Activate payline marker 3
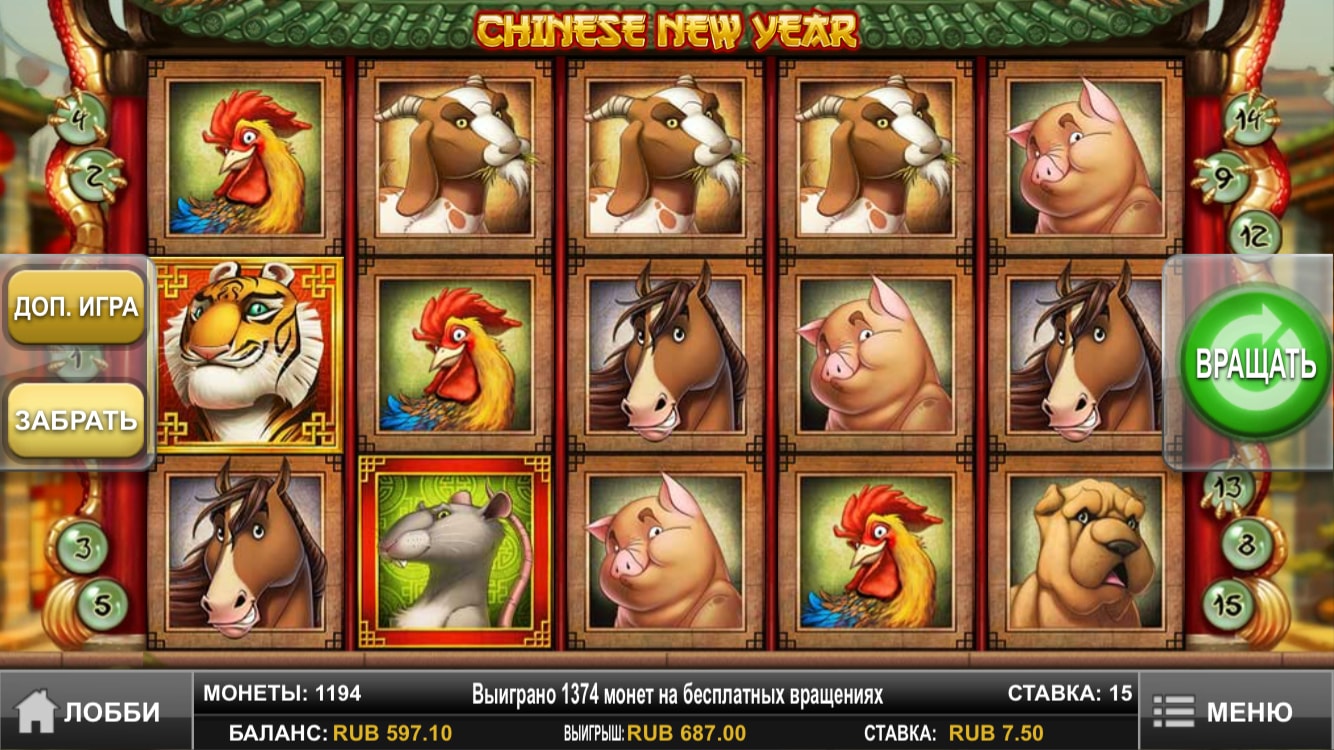The image size is (1334, 750). (x=85, y=548)
